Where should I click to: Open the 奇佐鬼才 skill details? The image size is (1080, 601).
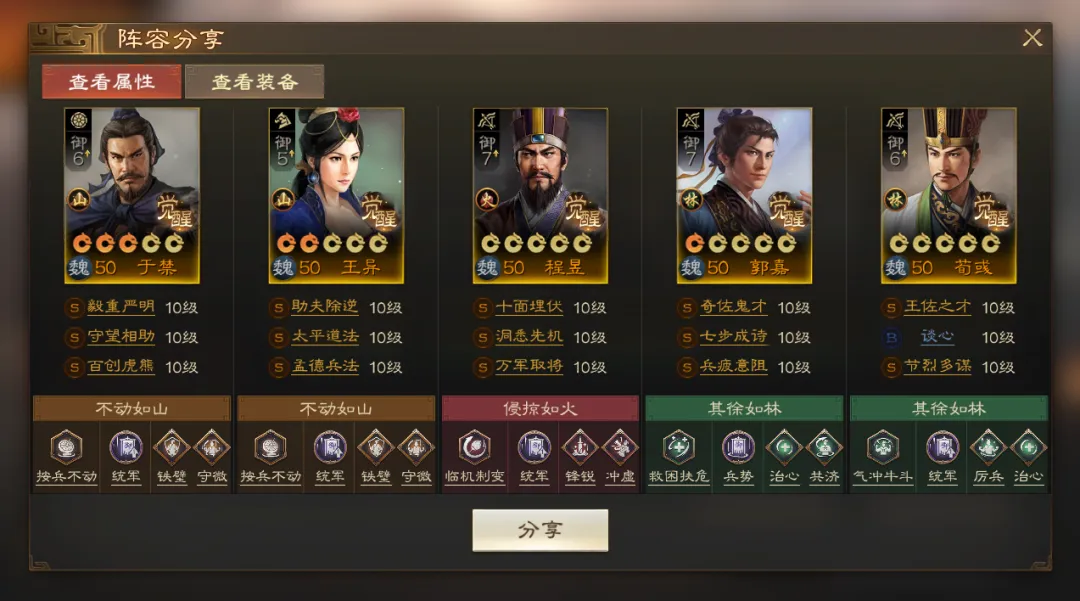(733, 308)
